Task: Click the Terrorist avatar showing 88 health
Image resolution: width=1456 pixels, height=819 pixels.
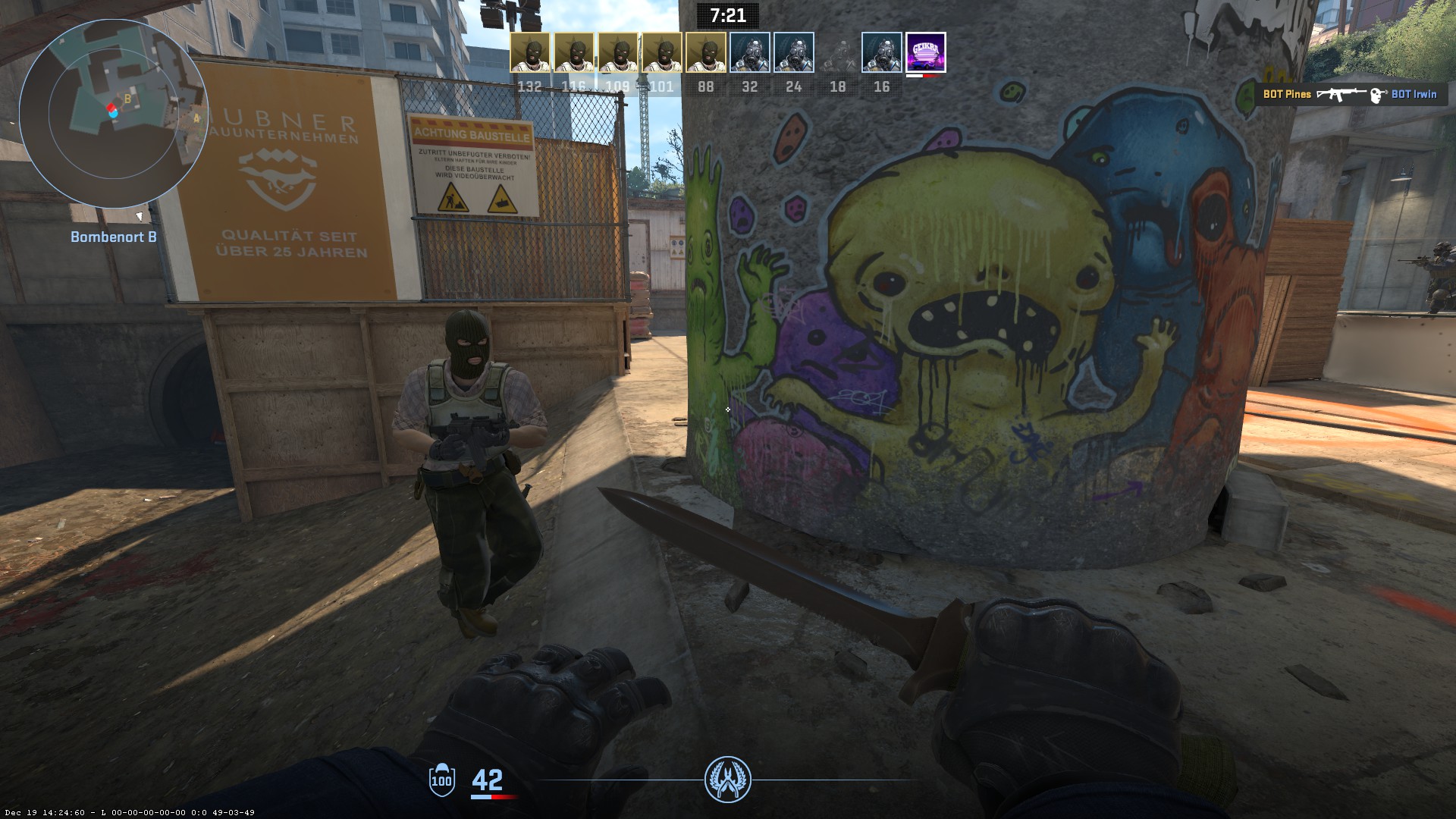Action: coord(704,52)
